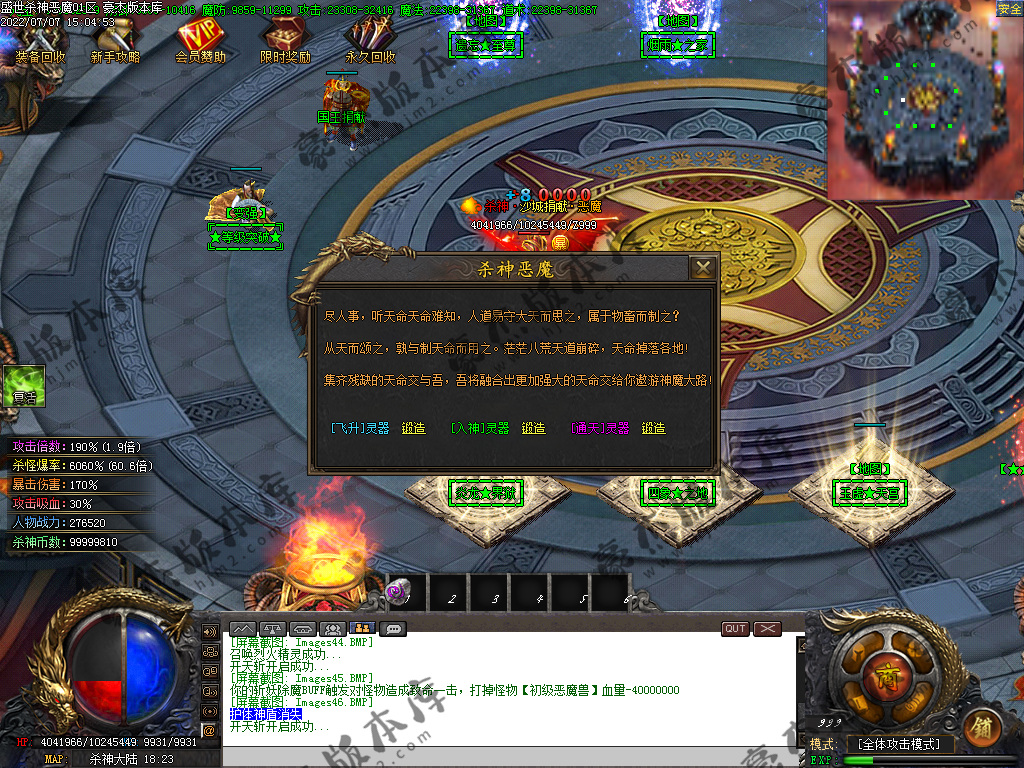The width and height of the screenshot is (1024, 768).
Task: Select the speech bubble chat tab
Action: [393, 629]
